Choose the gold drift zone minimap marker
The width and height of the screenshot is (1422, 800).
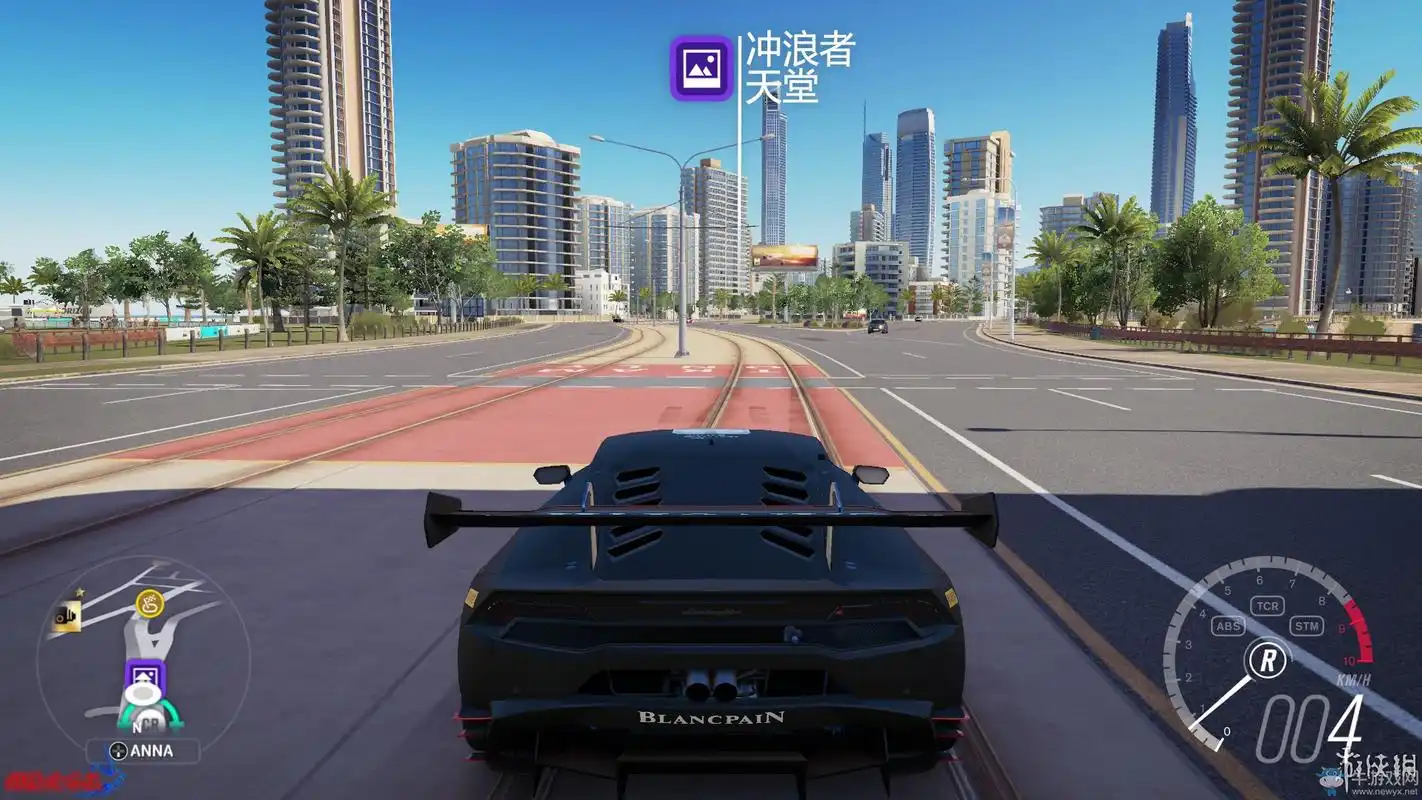(x=148, y=603)
